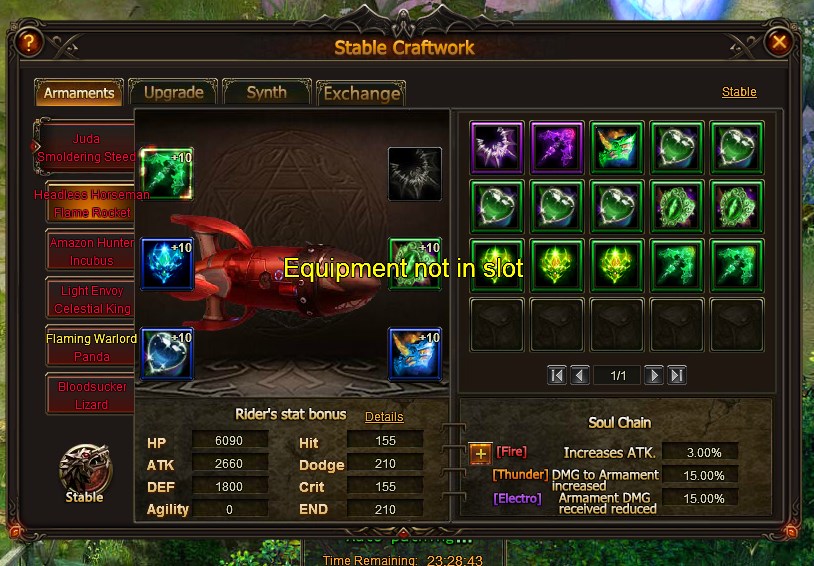Jump to last inventory page
Viewport: 814px width, 566px height.
point(677,375)
